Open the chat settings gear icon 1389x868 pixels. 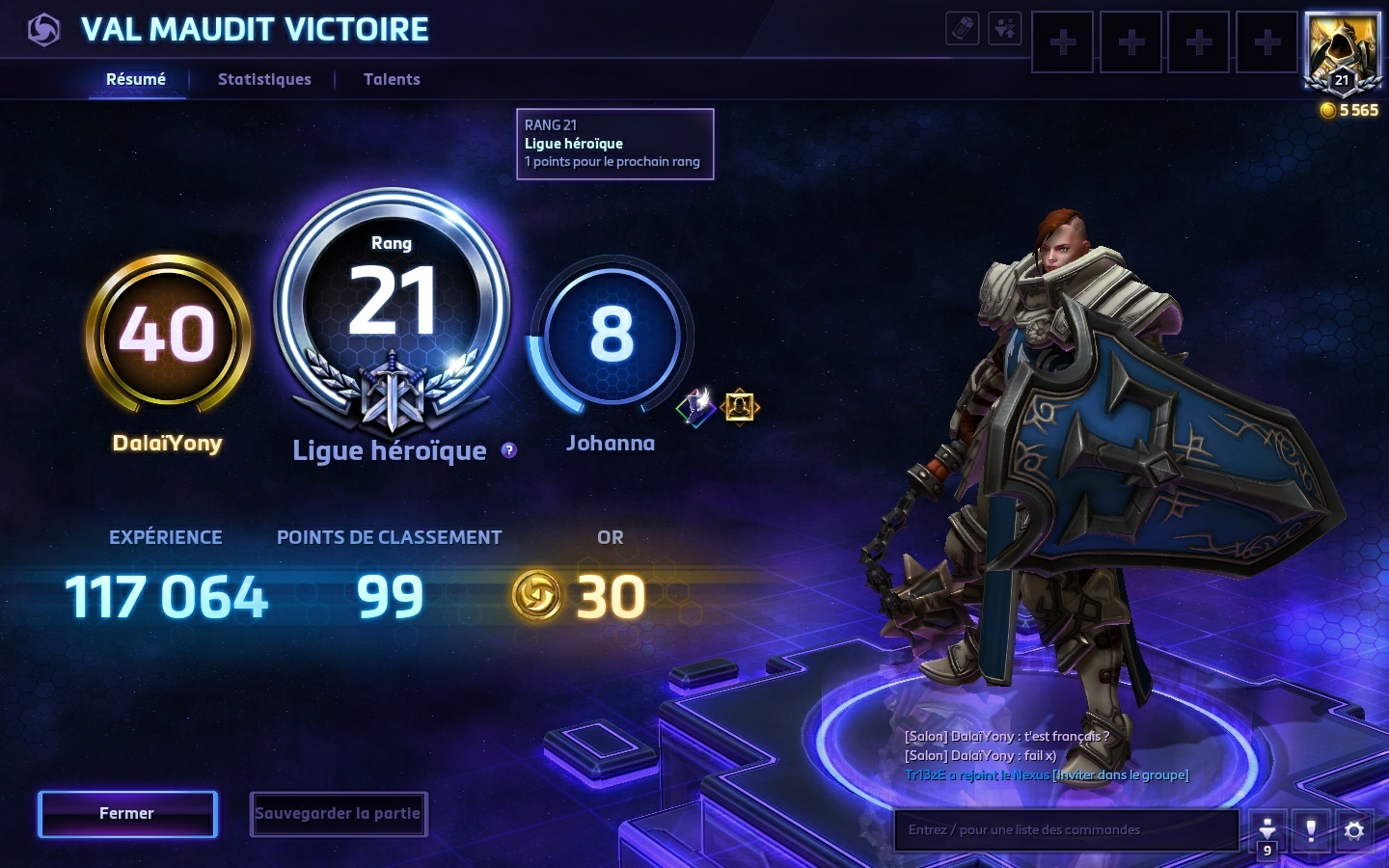click(1353, 830)
